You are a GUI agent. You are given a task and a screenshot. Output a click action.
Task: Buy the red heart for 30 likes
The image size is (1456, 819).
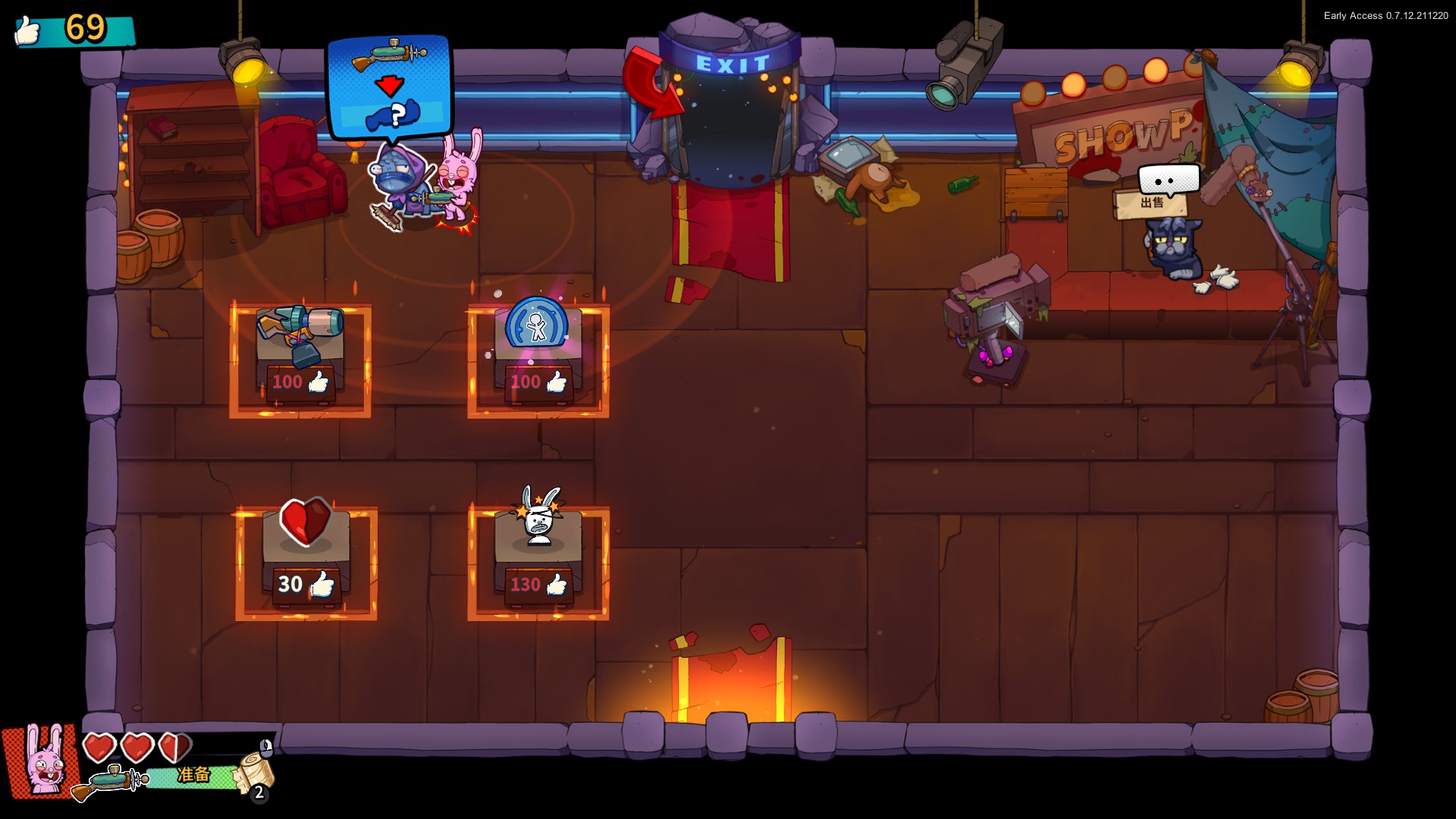[306, 522]
